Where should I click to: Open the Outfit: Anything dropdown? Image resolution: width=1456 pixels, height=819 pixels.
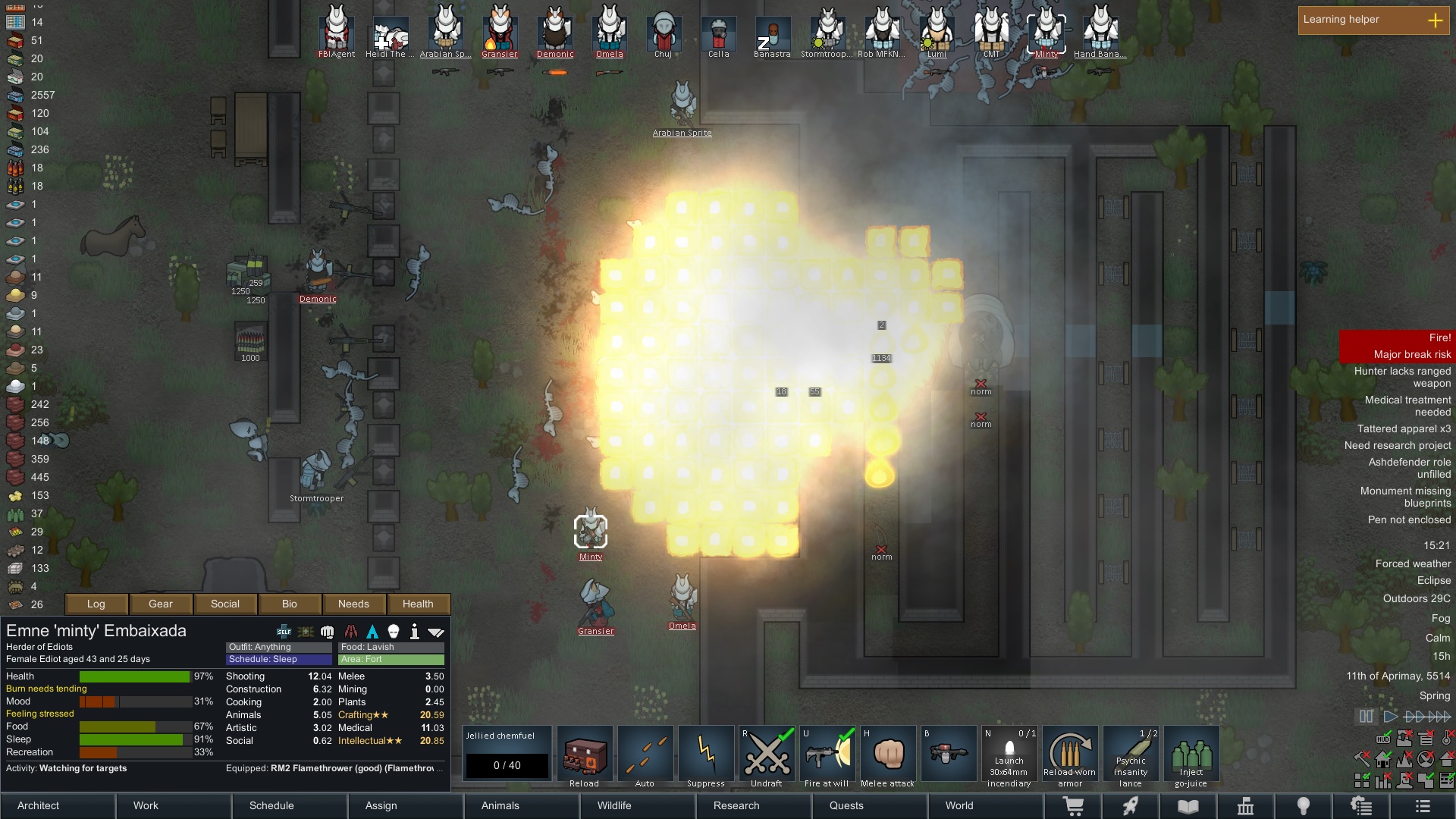click(x=277, y=647)
